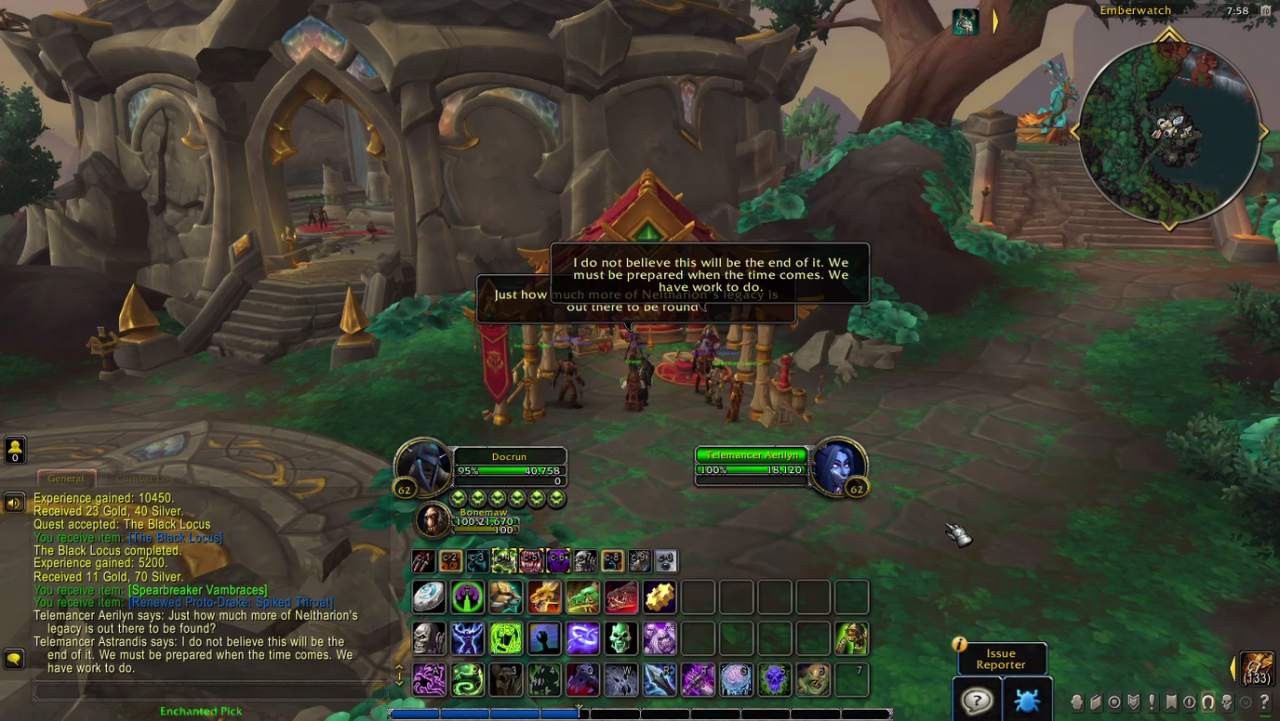Toggle the chat voice speaker button
The image size is (1280, 721).
click(14, 502)
